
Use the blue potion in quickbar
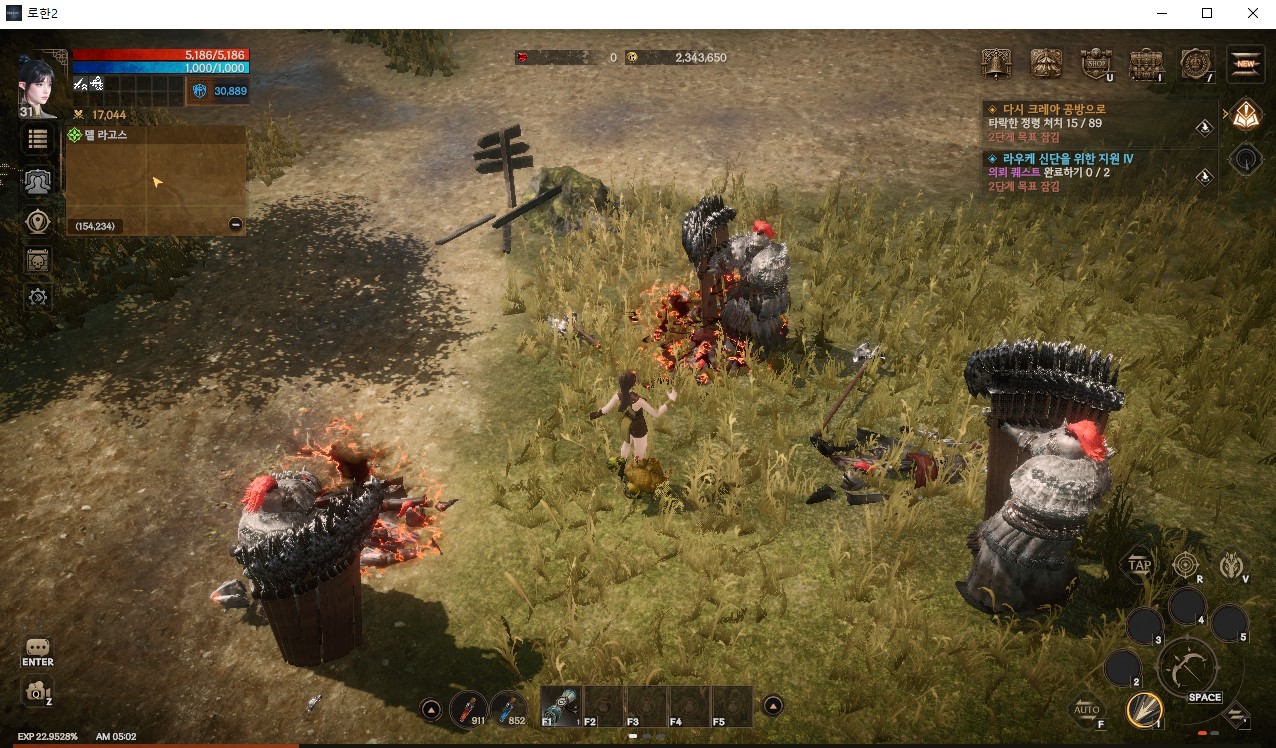[x=510, y=707]
